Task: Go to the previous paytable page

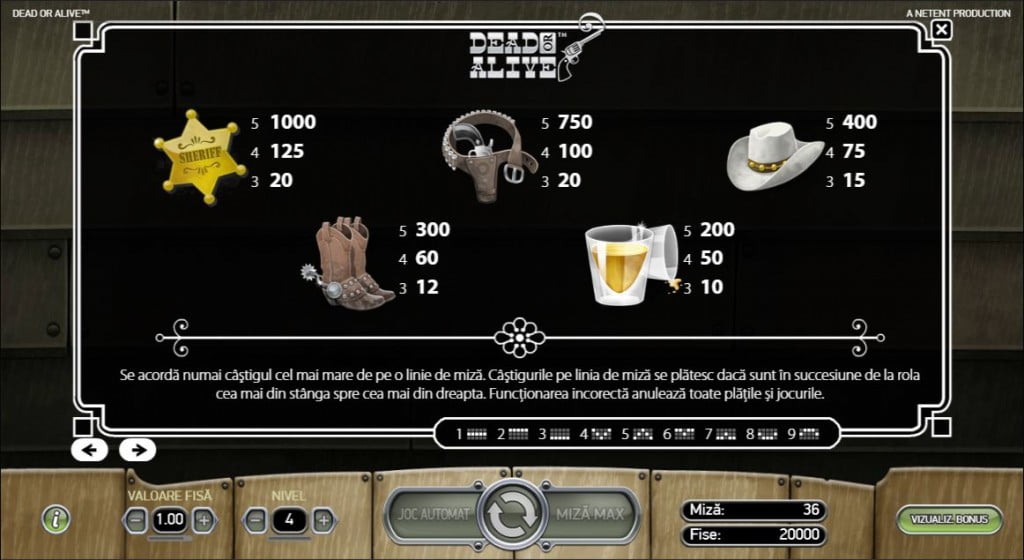Action: 89,449
